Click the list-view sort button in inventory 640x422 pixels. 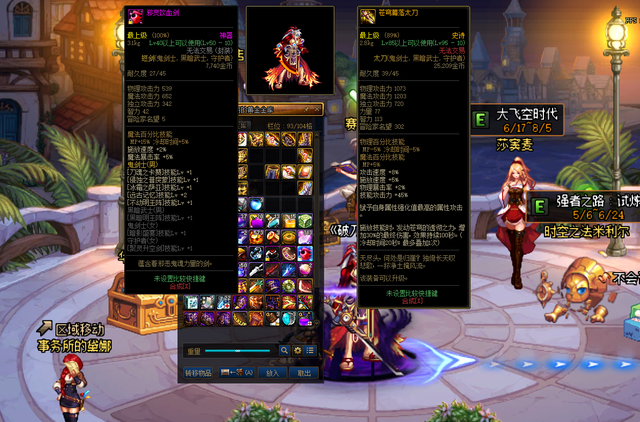(311, 350)
